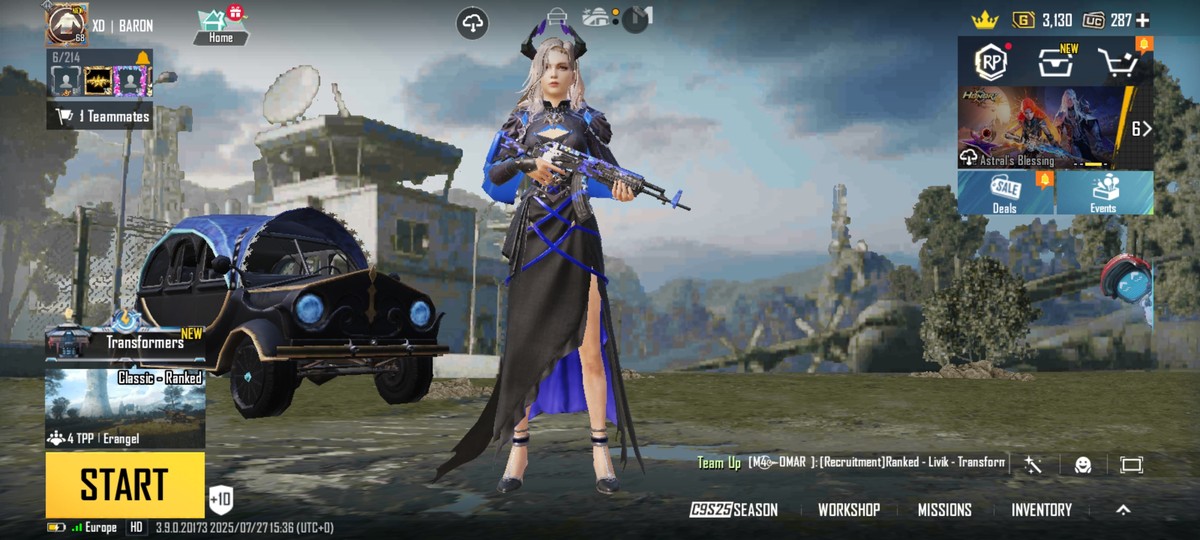This screenshot has height=540, width=1200.
Task: Add UC with the plus button
Action: pos(1143,20)
